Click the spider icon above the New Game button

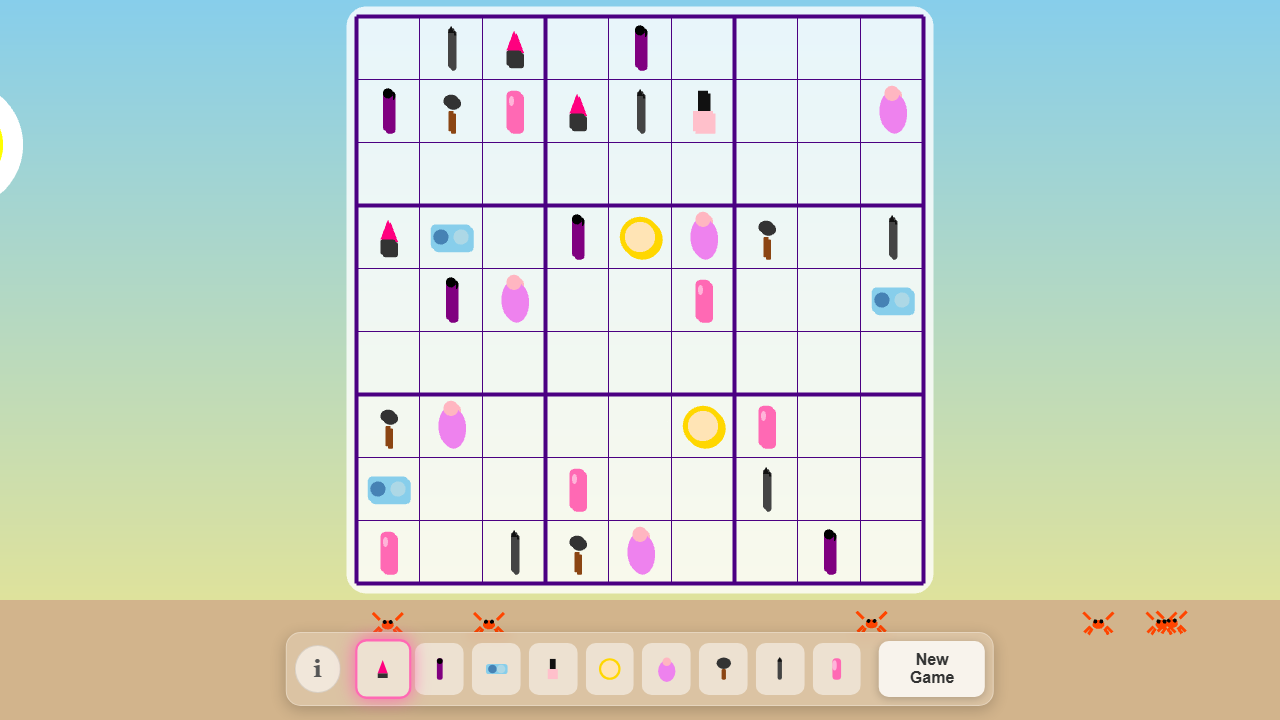[x=872, y=622]
